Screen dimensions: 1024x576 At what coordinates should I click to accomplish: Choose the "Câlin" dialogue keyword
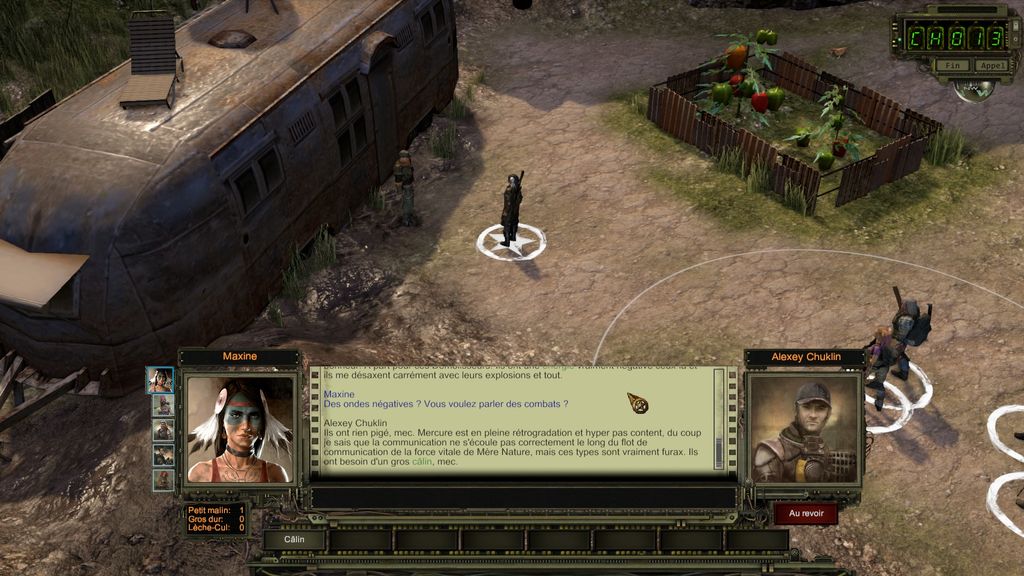click(294, 539)
